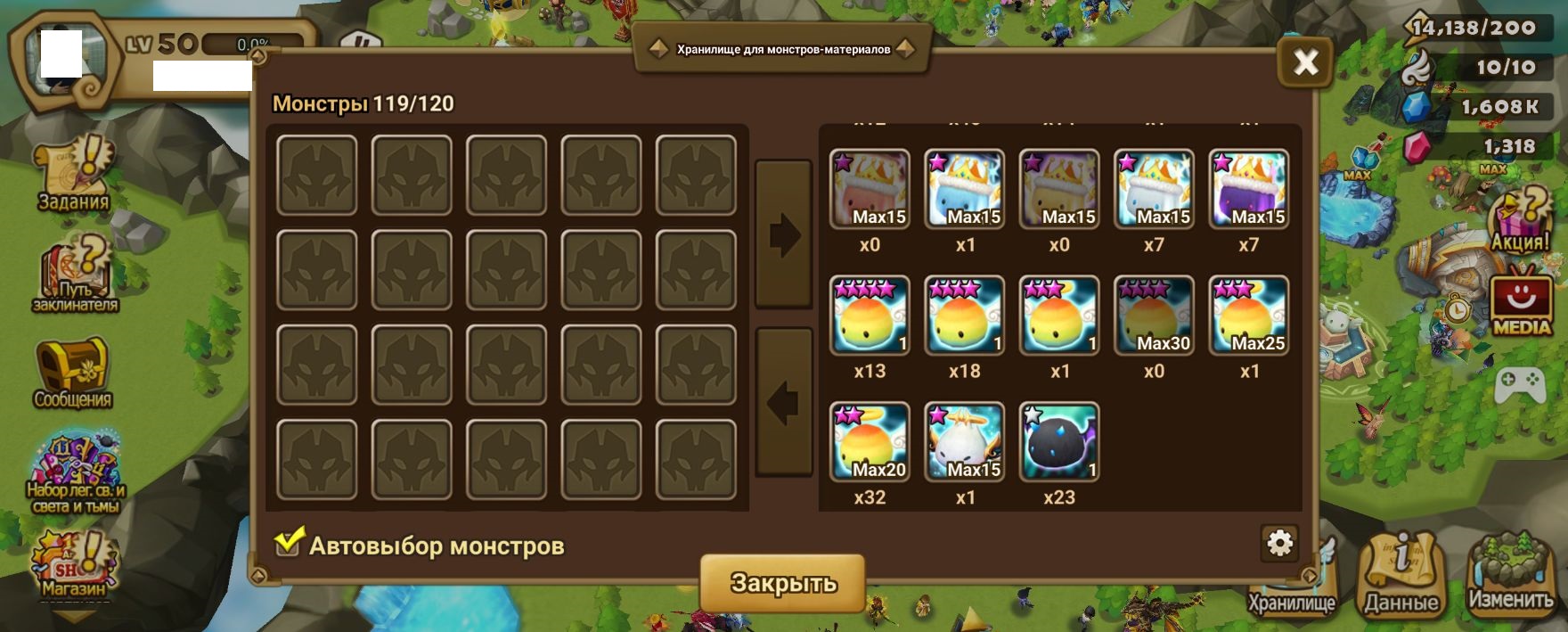1568x632 pixels.
Task: Open the Сообщения chest inbox
Action: tap(73, 373)
